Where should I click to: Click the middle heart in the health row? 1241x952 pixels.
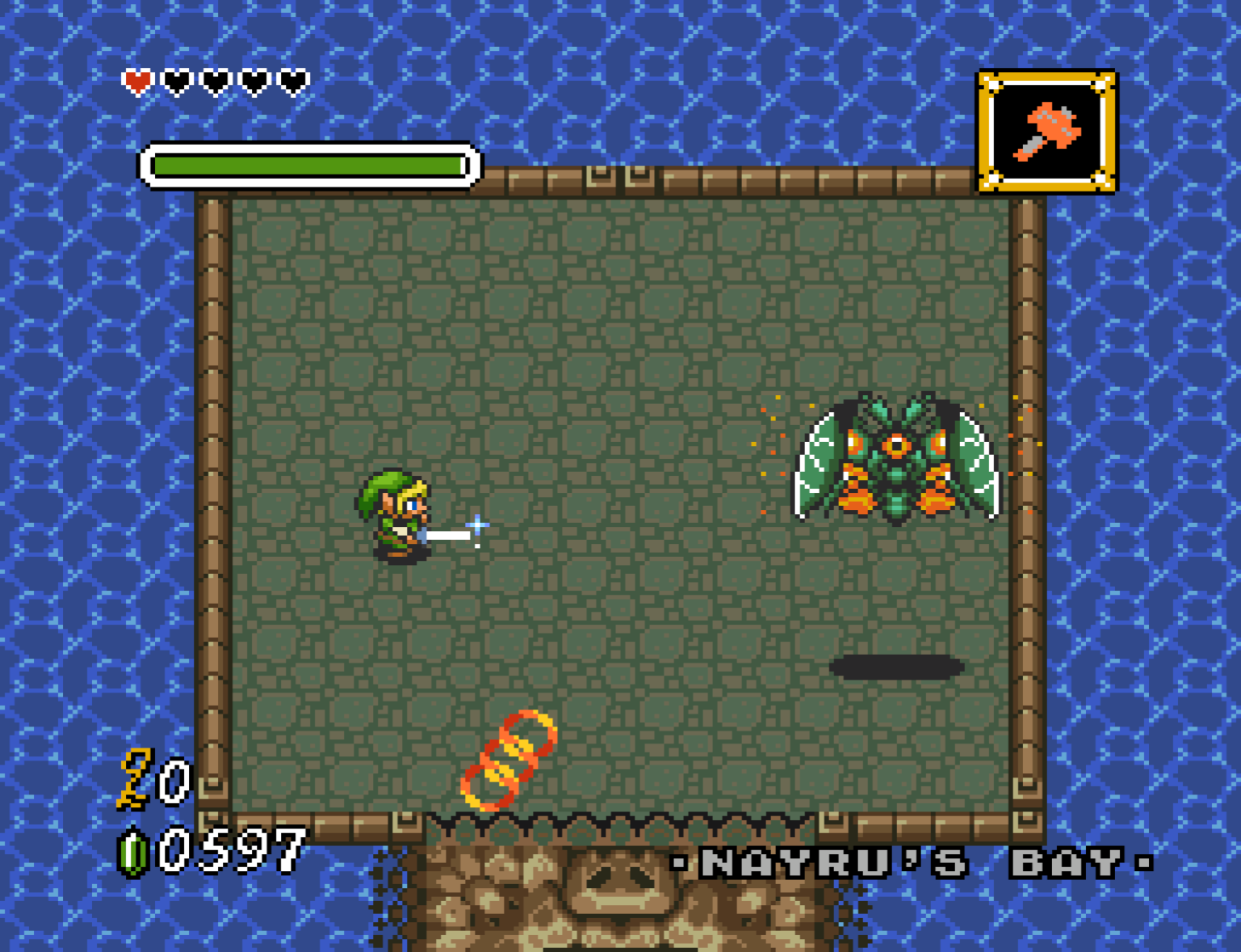pos(215,80)
